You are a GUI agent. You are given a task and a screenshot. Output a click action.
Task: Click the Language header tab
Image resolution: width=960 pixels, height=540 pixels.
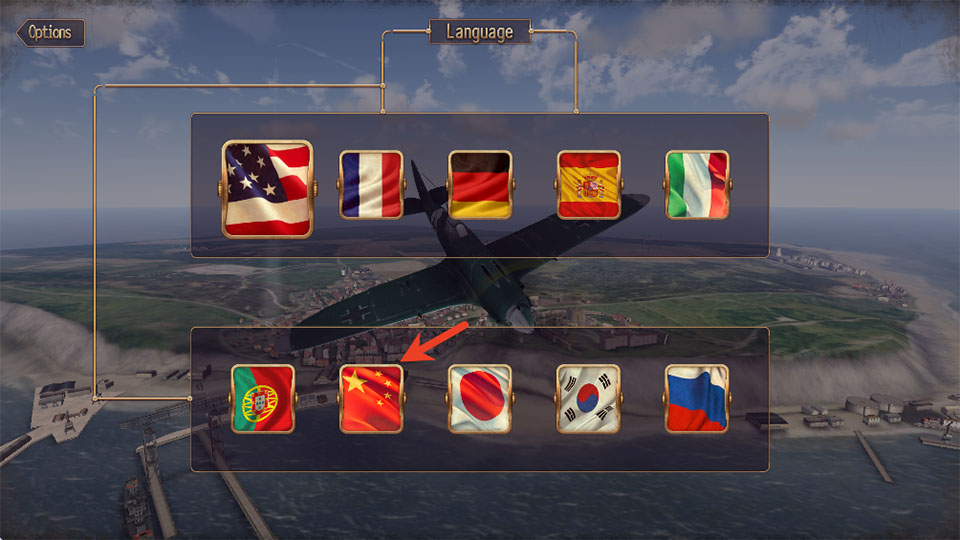click(479, 32)
